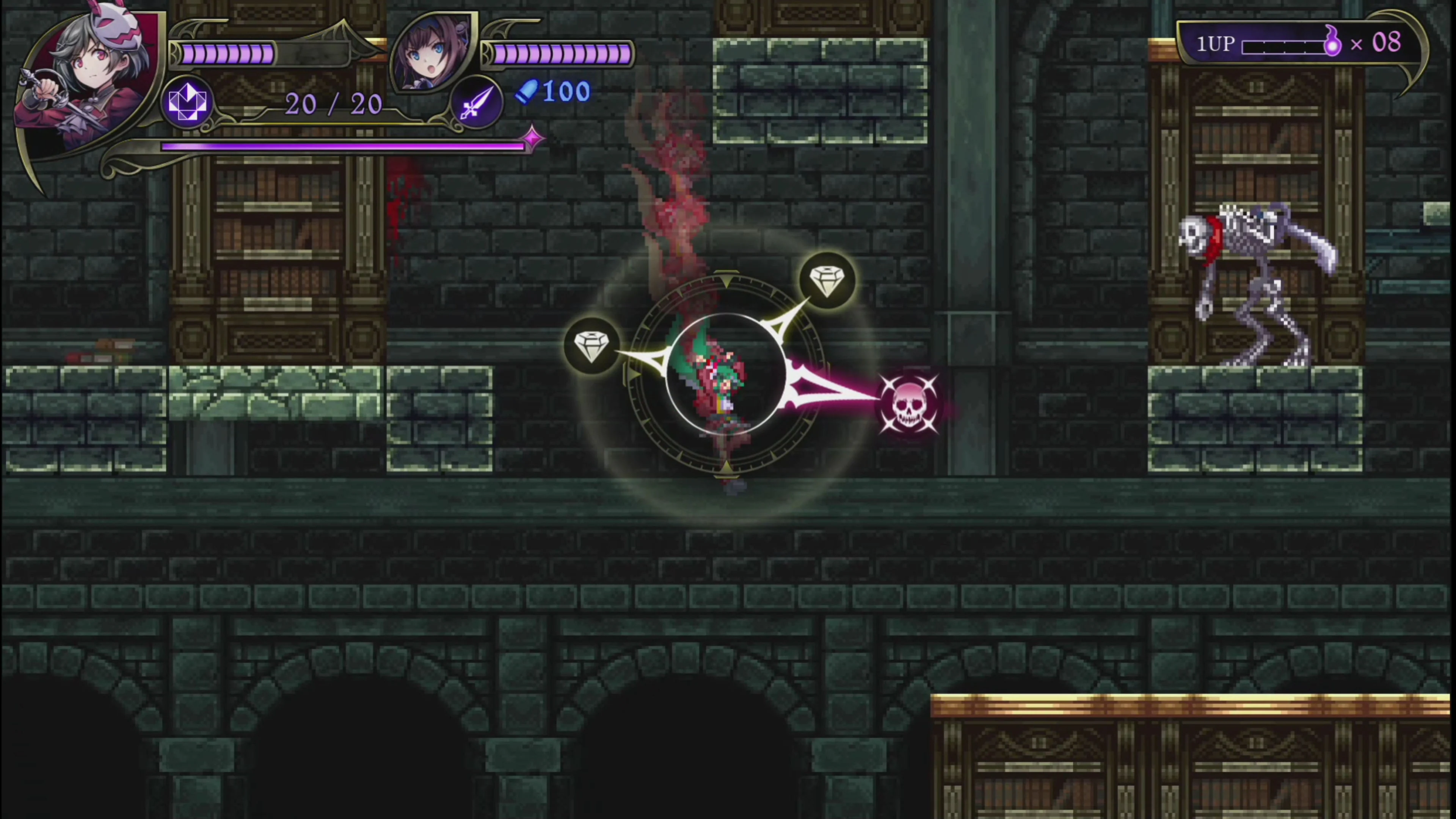Select the top-right diamond gem on the wheel

click(x=828, y=278)
